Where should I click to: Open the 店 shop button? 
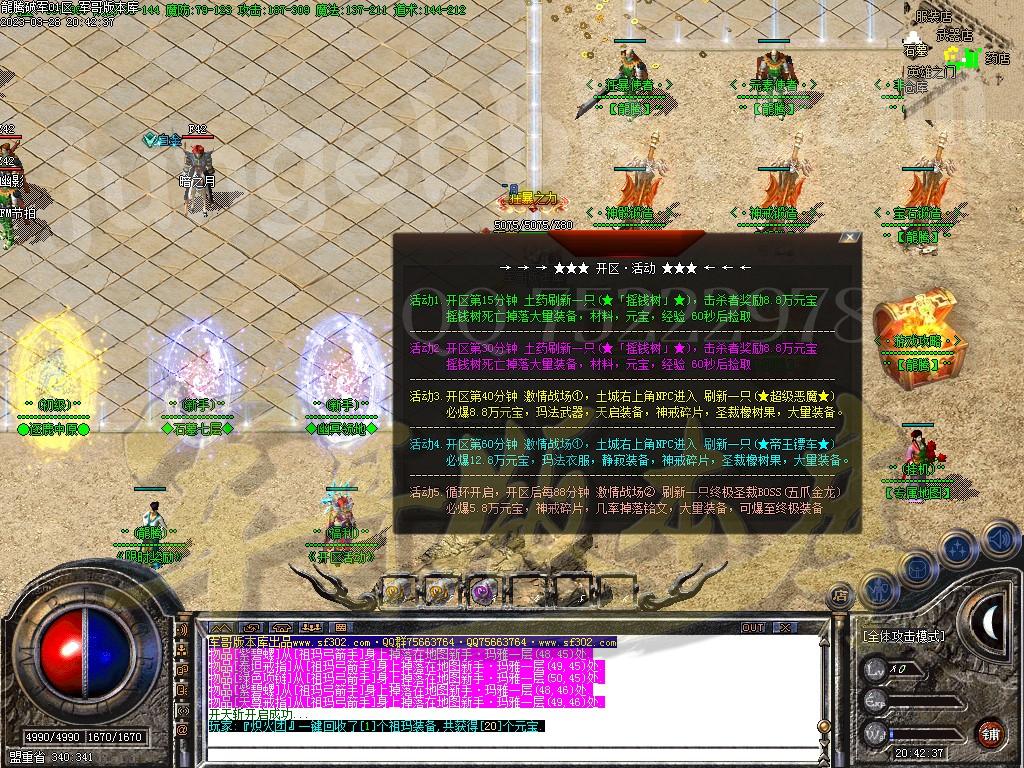pyautogui.click(x=840, y=595)
